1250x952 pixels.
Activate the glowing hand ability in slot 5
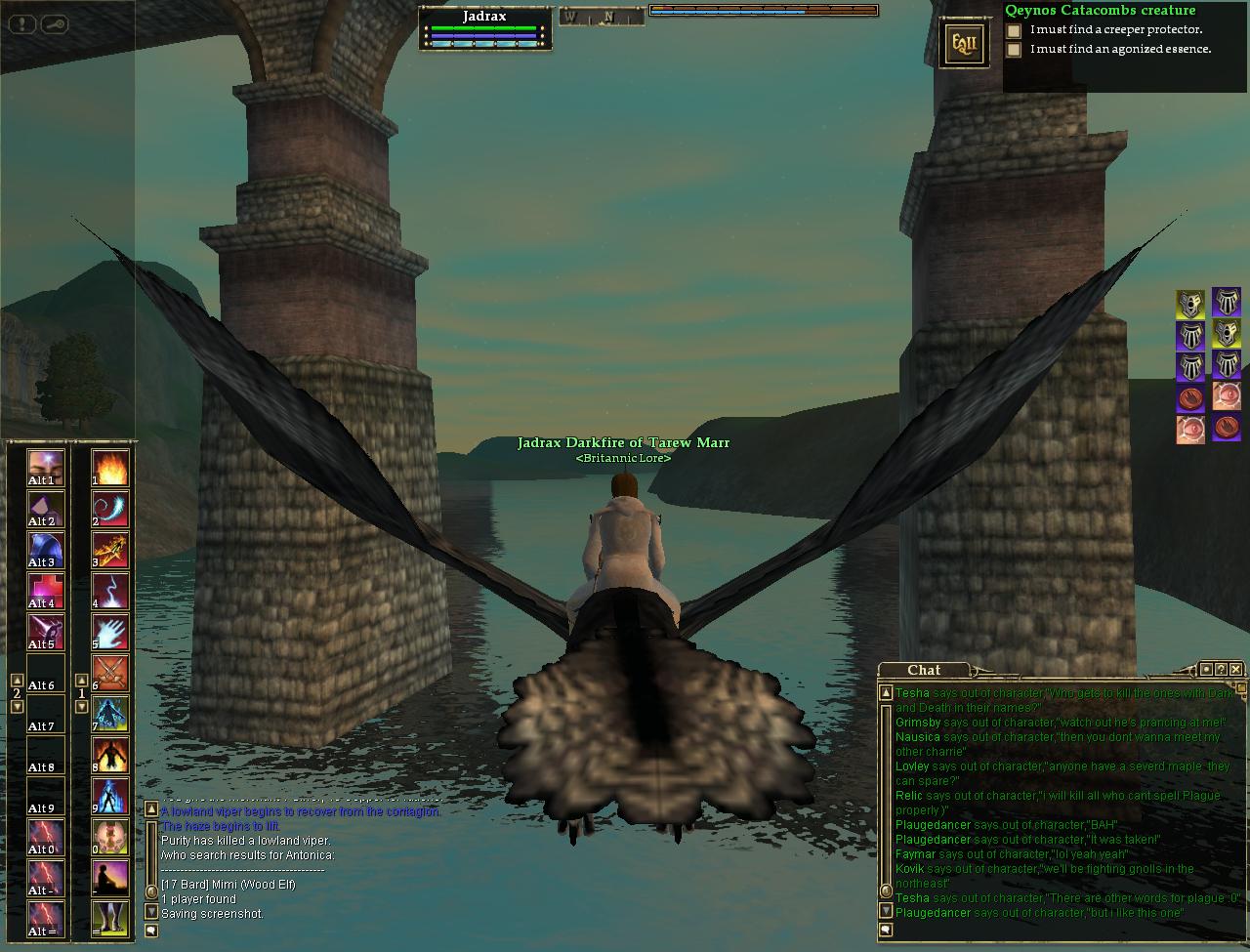coord(110,632)
